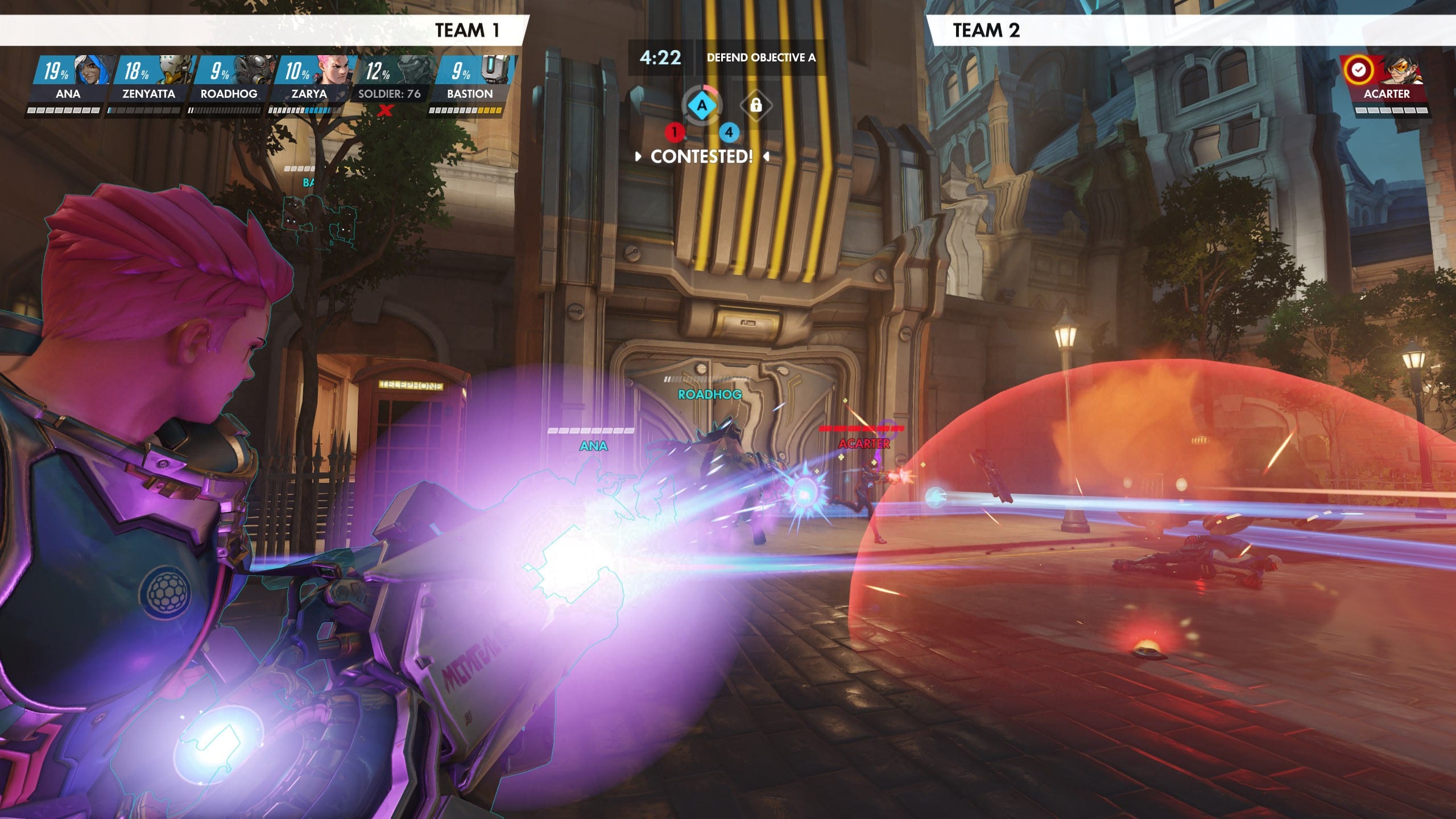Select the locked second objective icon
Viewport: 1456px width, 819px height.
(x=755, y=105)
